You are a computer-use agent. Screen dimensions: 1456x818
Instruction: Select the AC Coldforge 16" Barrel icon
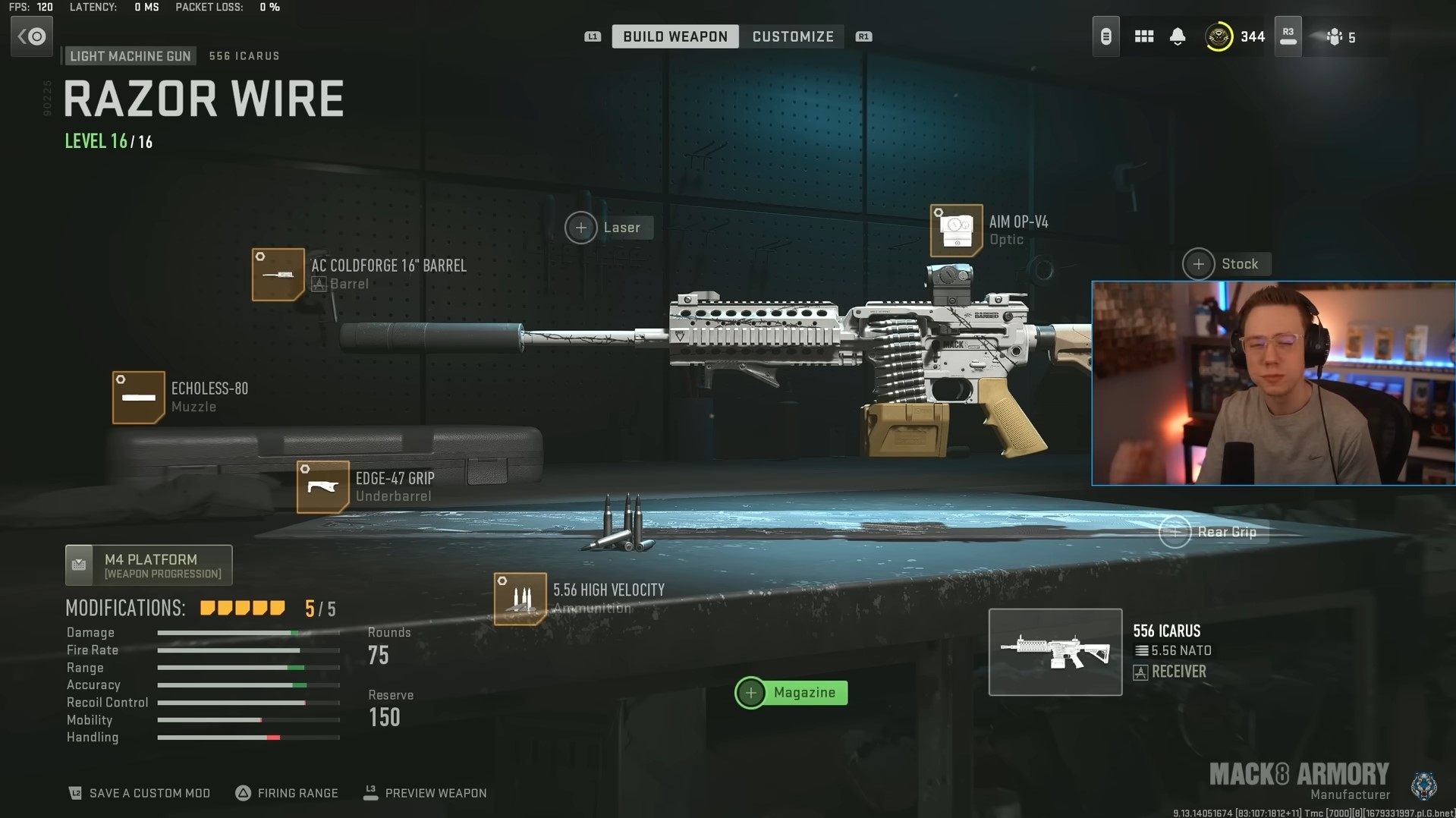pos(278,275)
